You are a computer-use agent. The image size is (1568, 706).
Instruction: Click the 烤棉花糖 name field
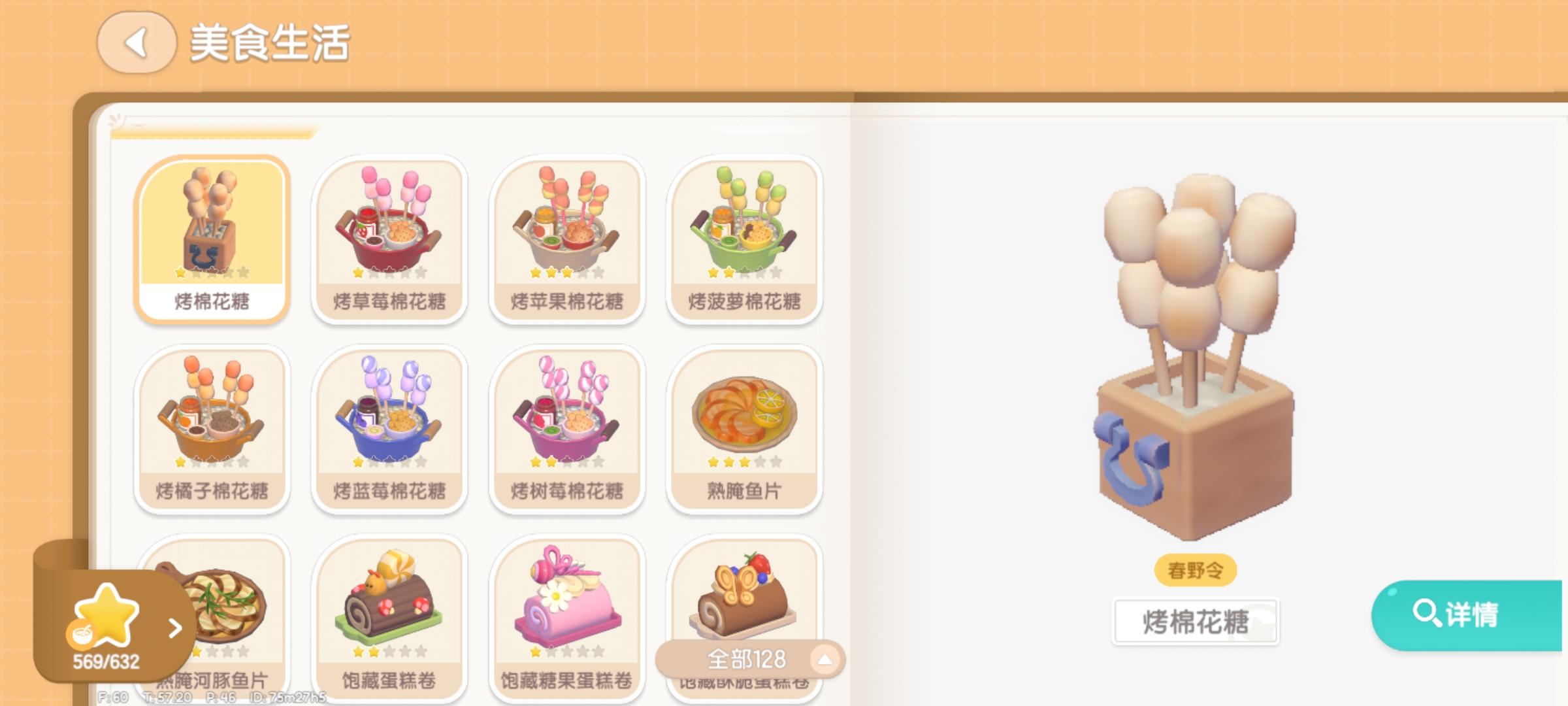[x=1195, y=622]
